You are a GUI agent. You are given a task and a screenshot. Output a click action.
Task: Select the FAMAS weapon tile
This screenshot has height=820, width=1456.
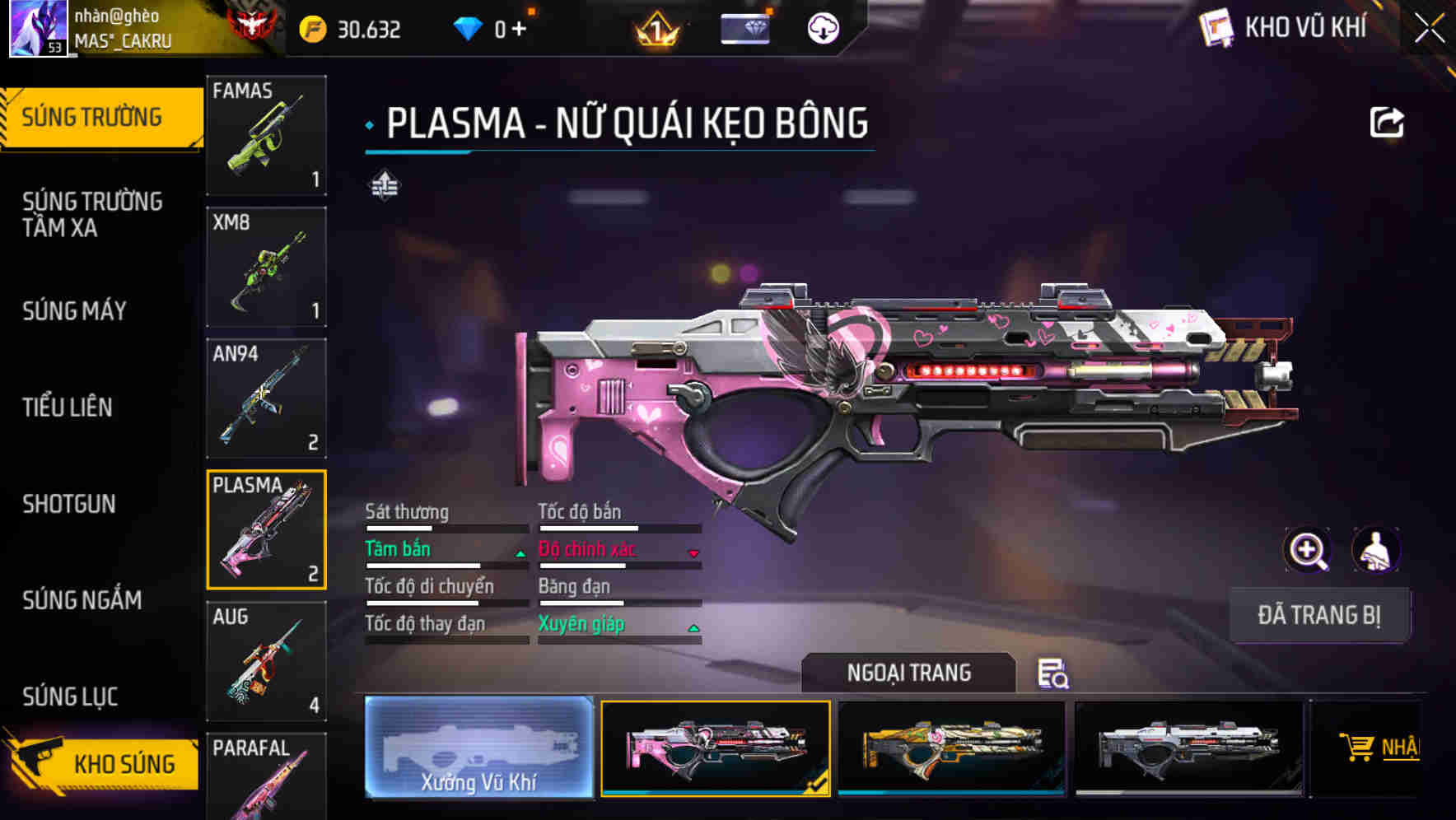coord(266,135)
